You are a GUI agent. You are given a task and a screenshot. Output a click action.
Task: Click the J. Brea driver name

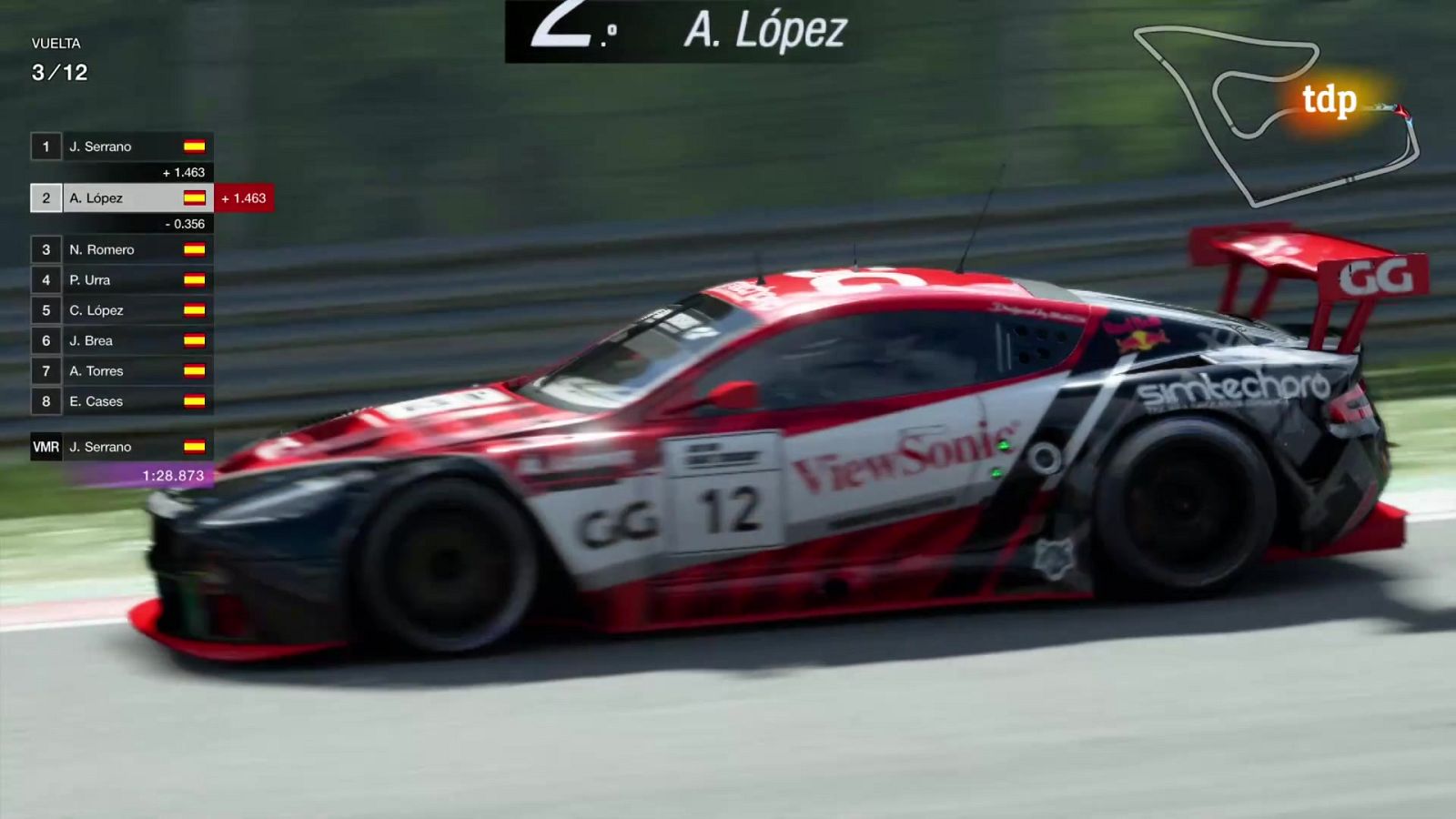coord(93,340)
